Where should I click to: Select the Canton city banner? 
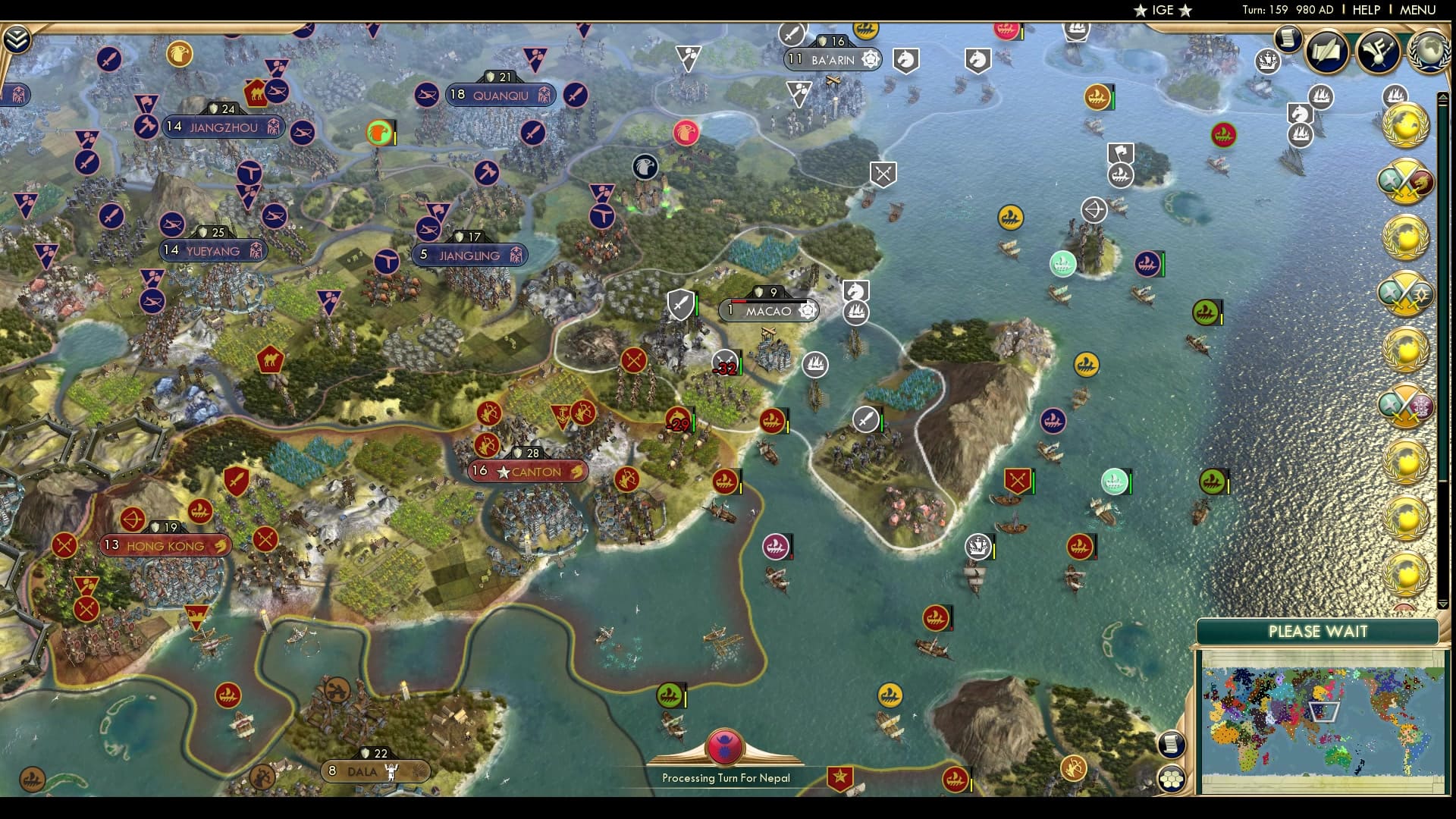click(529, 471)
